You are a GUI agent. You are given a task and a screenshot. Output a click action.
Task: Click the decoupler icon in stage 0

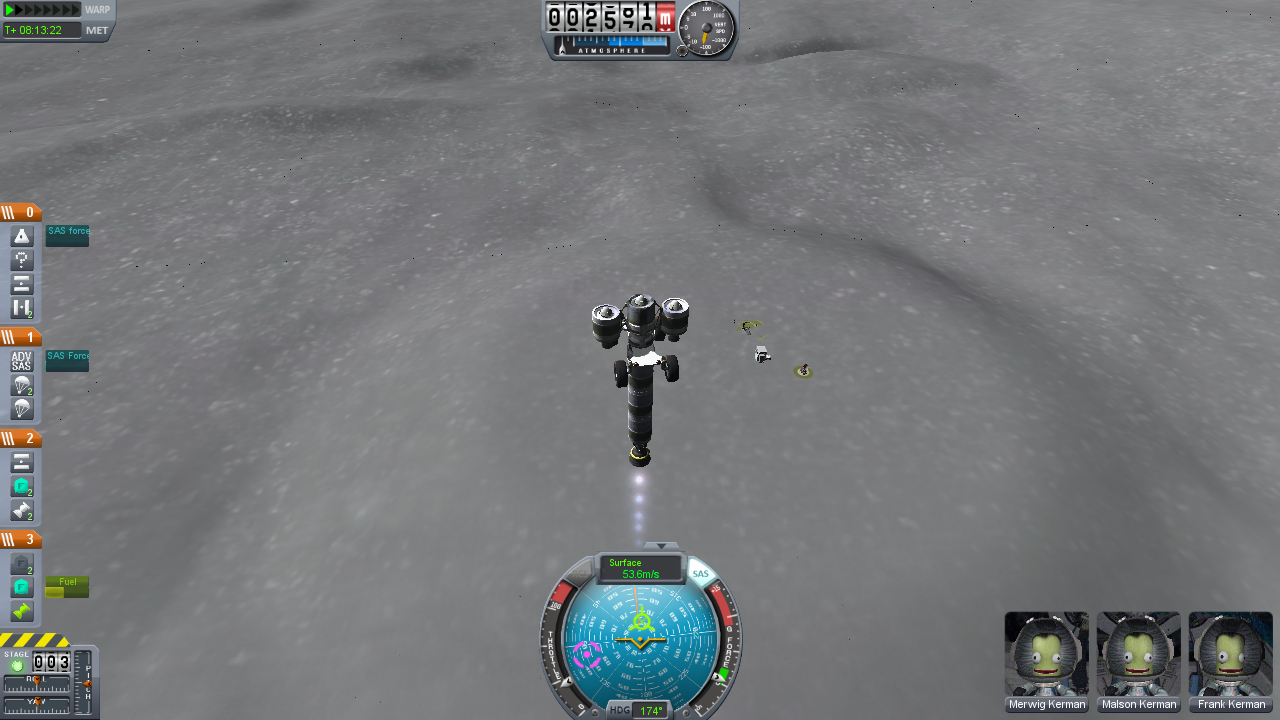(x=21, y=284)
